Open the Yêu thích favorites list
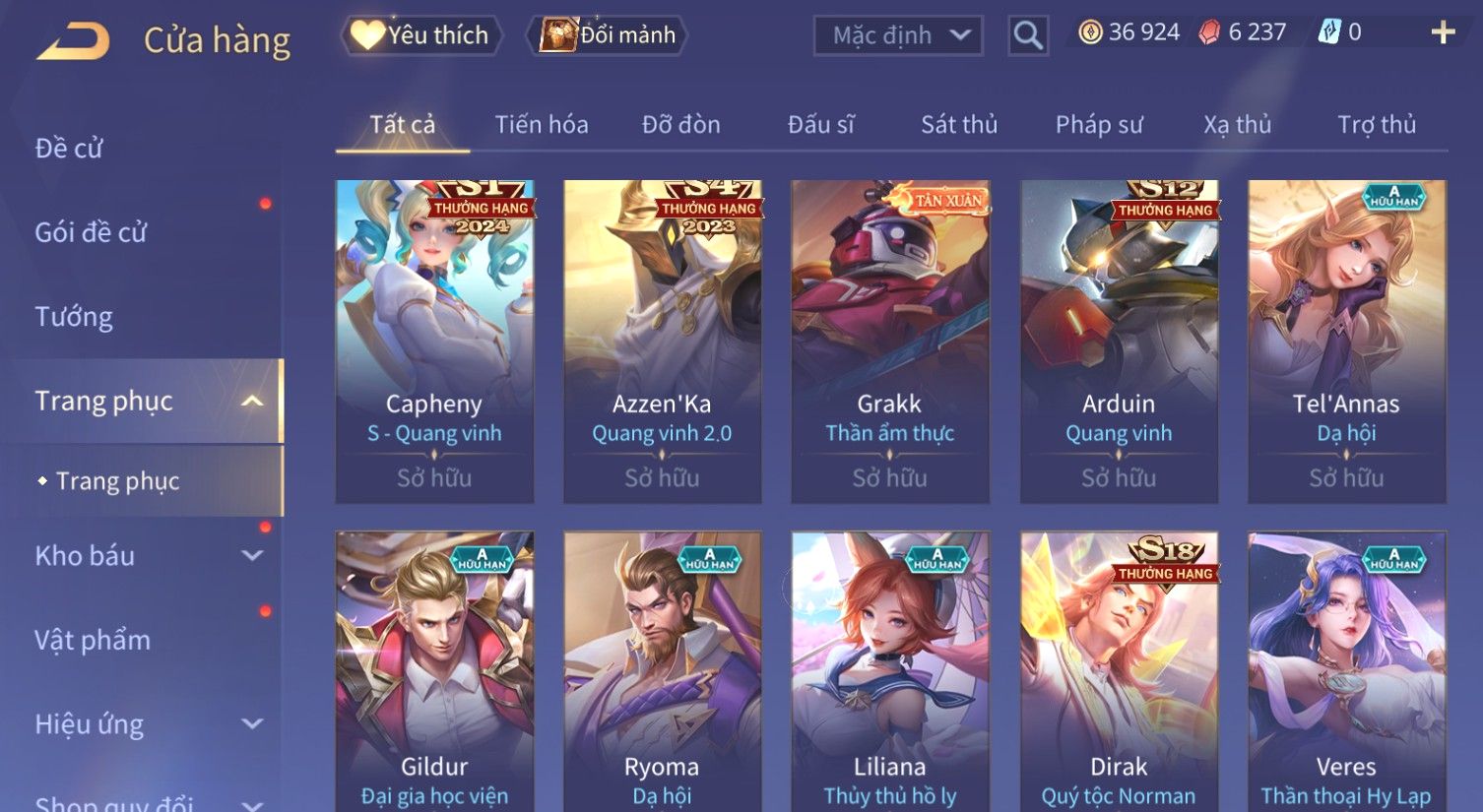The width and height of the screenshot is (1483, 812). pos(421,35)
